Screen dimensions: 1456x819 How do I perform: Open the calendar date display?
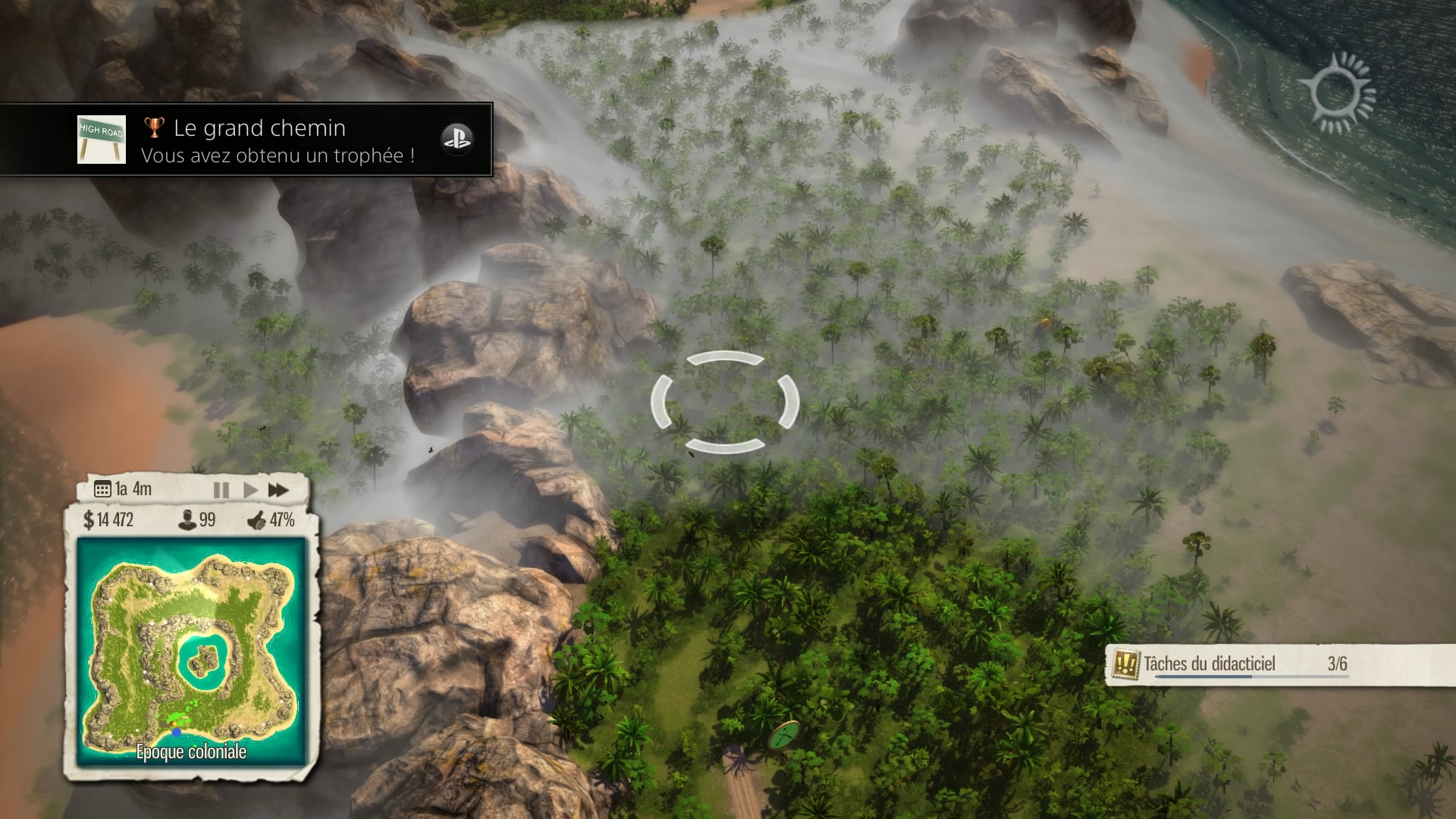123,489
